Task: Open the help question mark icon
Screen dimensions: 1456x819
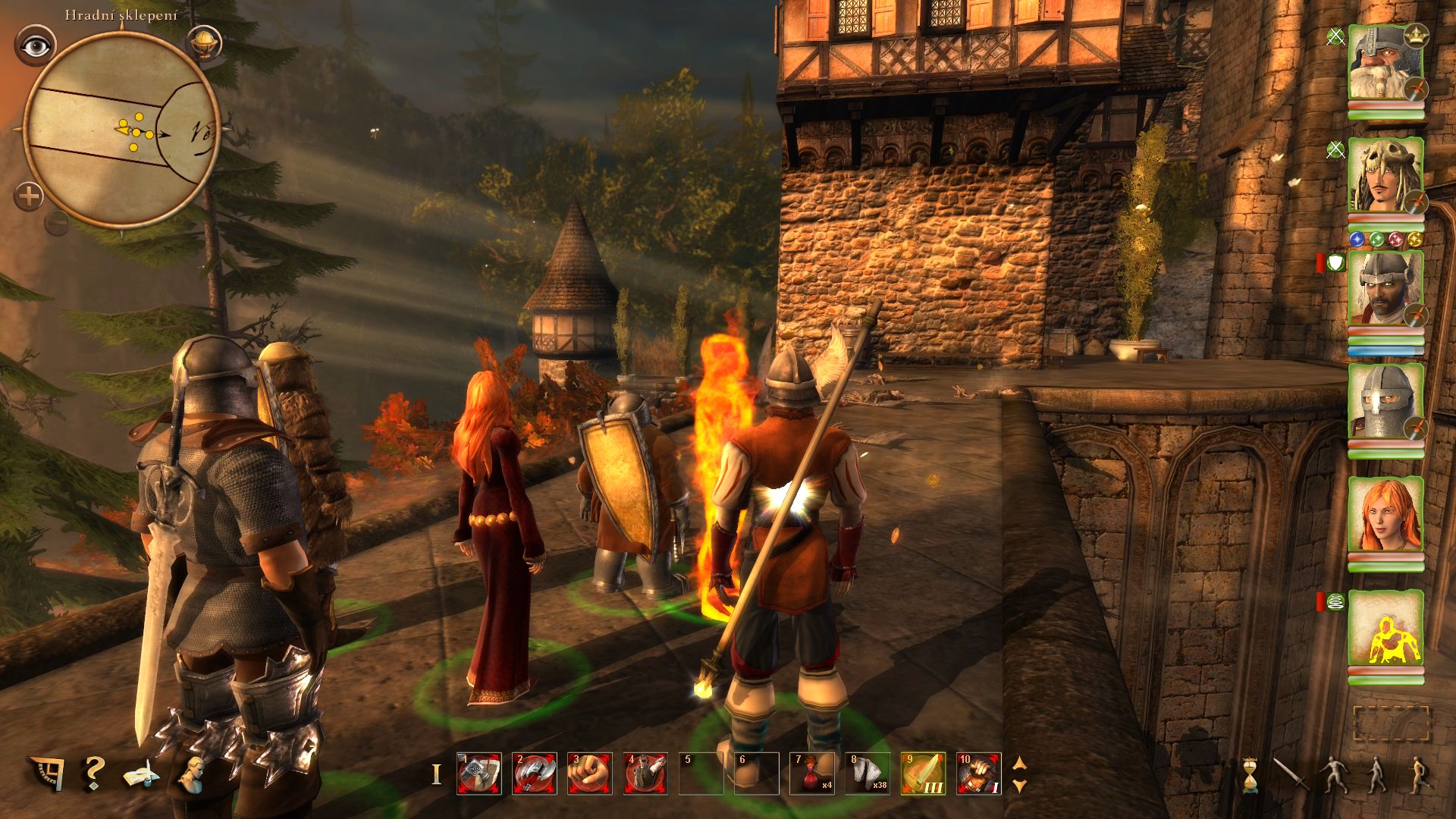Action: [93, 773]
